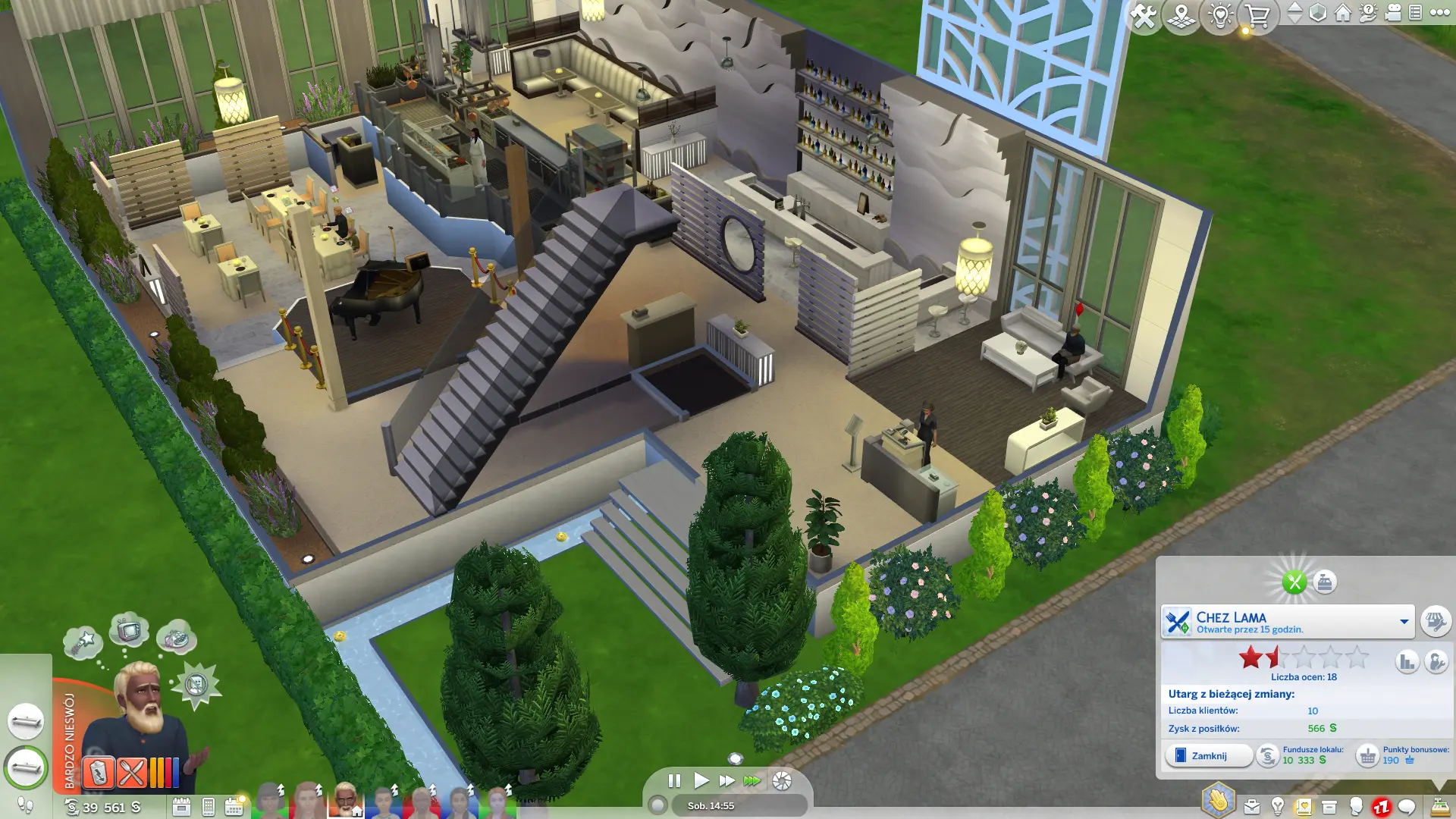1456x819 pixels.
Task: Expand the Chez Lama business dropdown
Action: [1404, 622]
